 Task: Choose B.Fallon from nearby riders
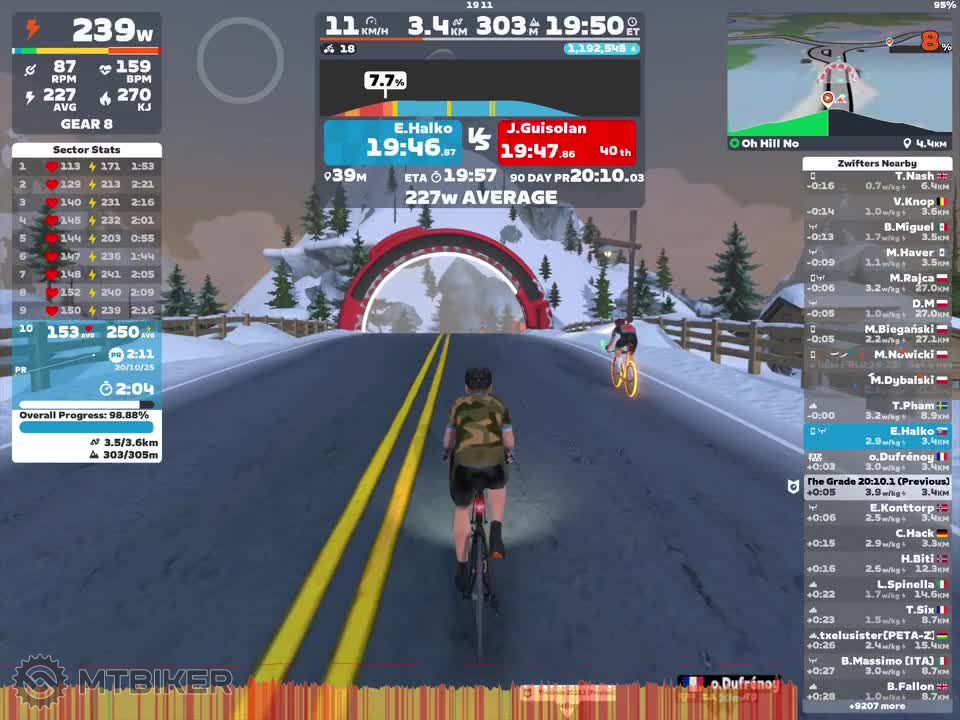coord(877,691)
